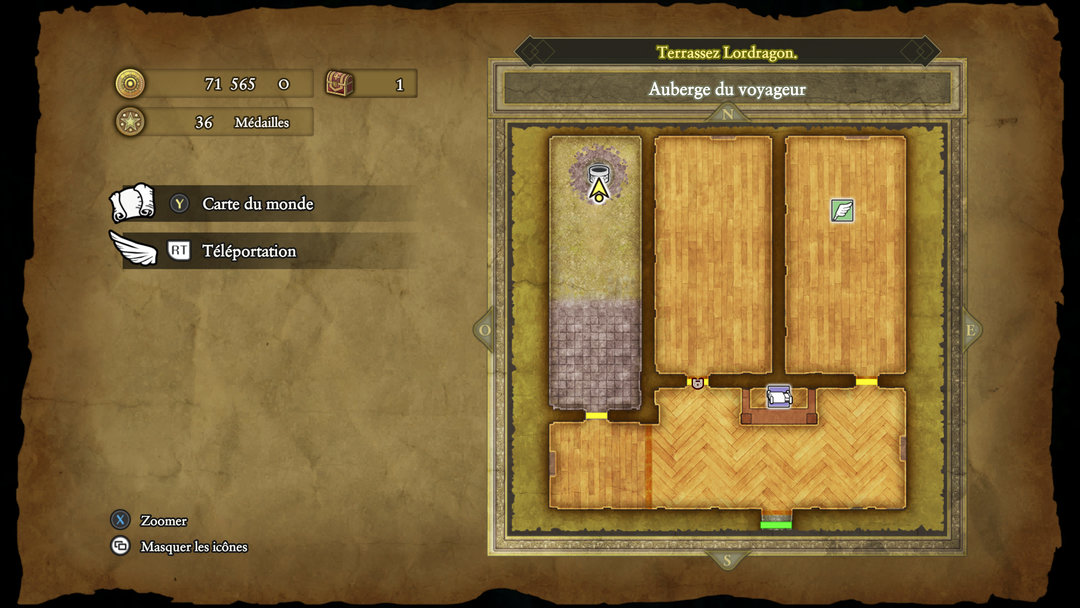Screen dimensions: 1080x608
Task: Select the Téléportation option
Action: tap(248, 251)
